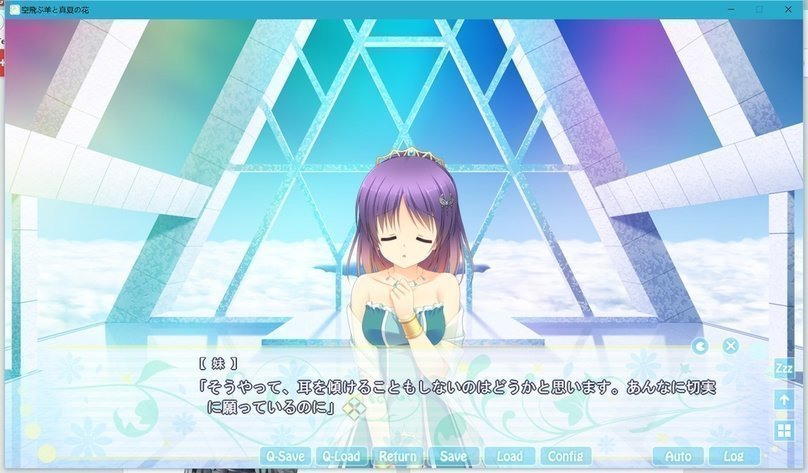This screenshot has width=808, height=473.
Task: Minimize the game window
Action: (x=731, y=9)
